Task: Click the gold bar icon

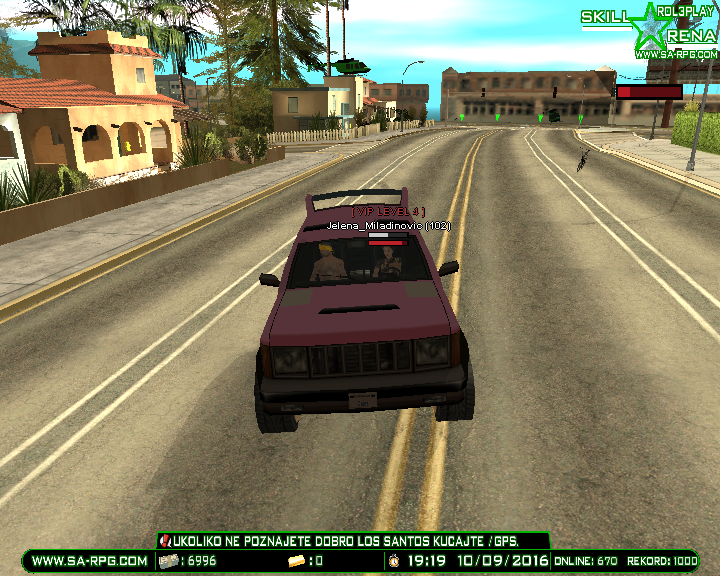Action: [296, 562]
